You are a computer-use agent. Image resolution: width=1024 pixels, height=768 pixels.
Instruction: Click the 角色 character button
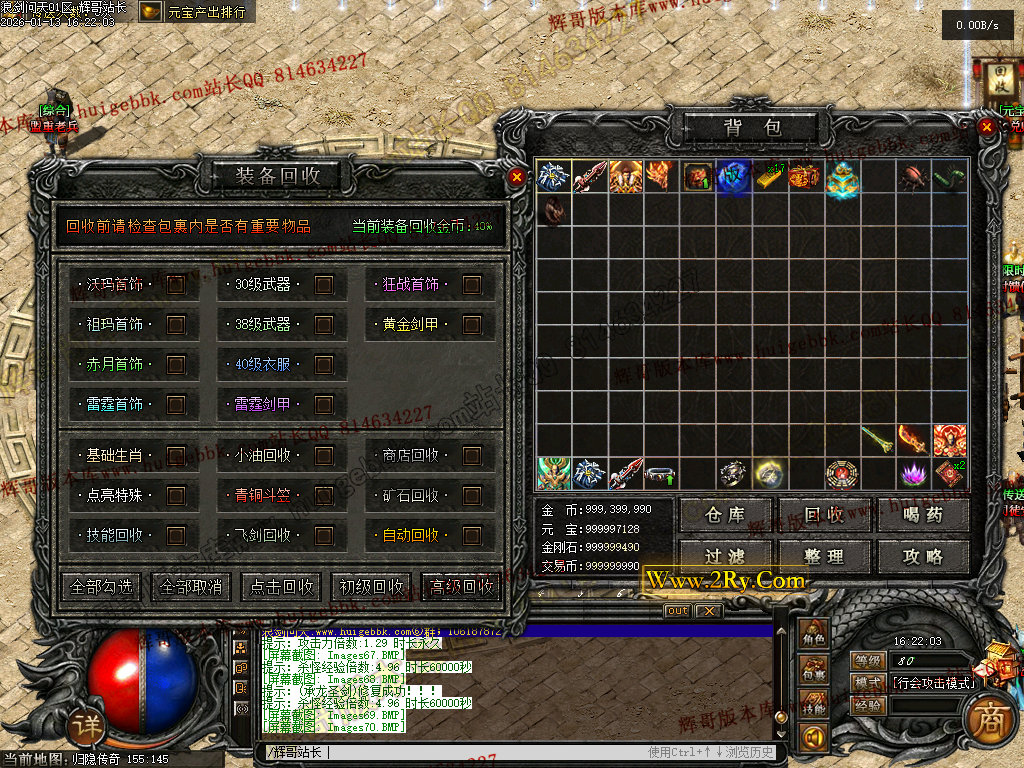coord(814,636)
